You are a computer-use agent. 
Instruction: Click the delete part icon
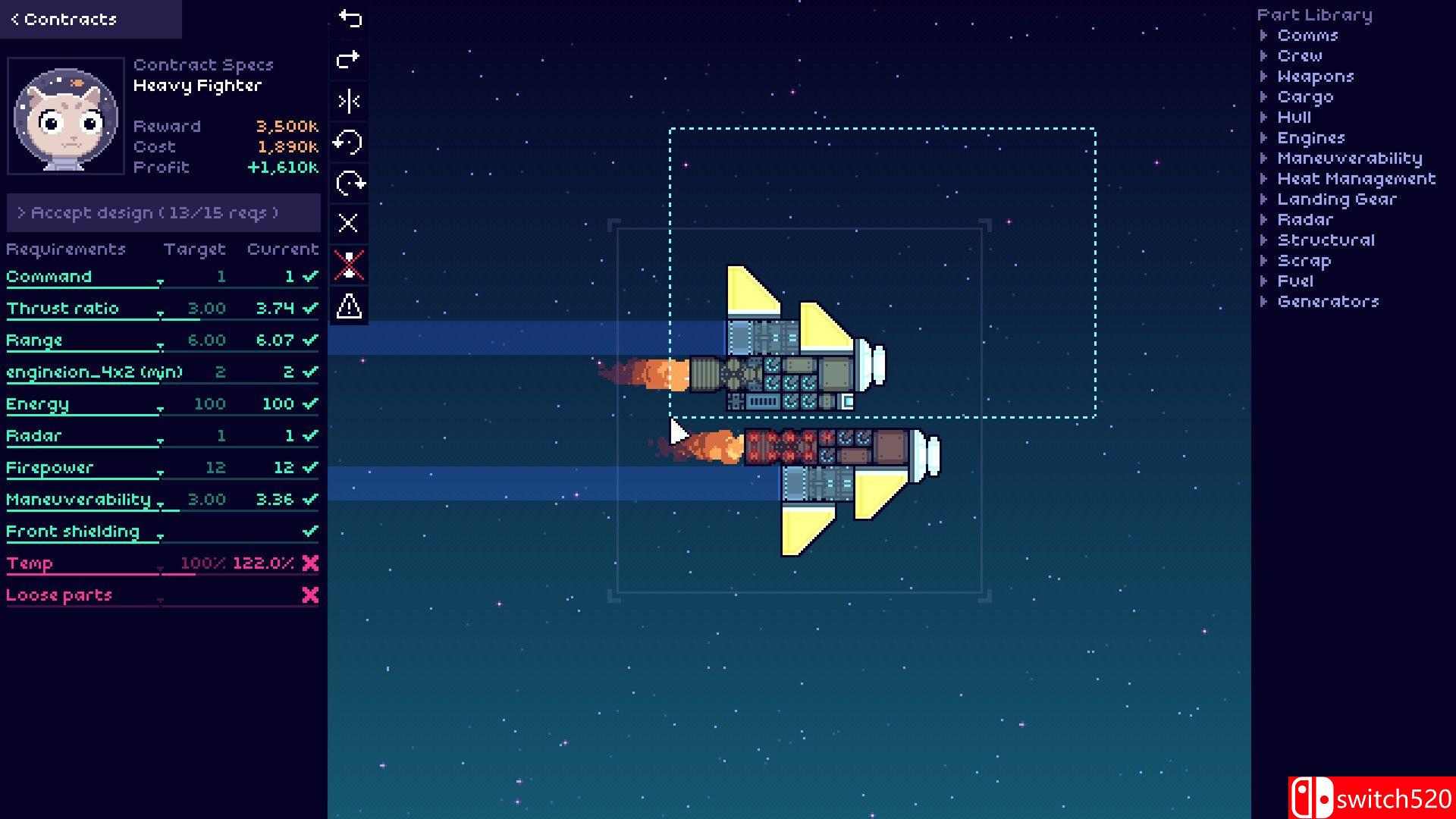[x=349, y=223]
